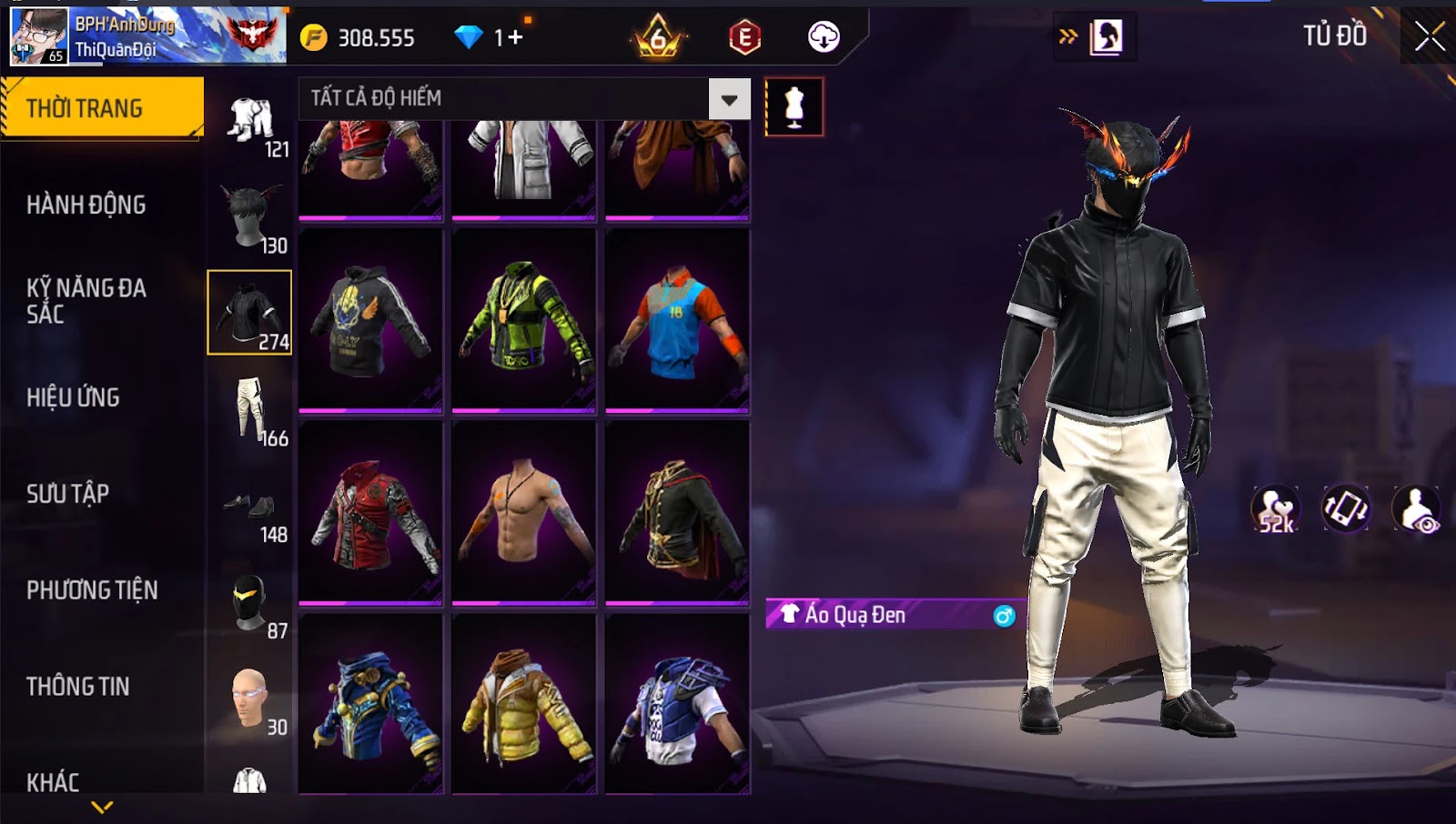Click the mannequin outfit preview button
Viewport: 1456px width, 824px height.
[794, 107]
